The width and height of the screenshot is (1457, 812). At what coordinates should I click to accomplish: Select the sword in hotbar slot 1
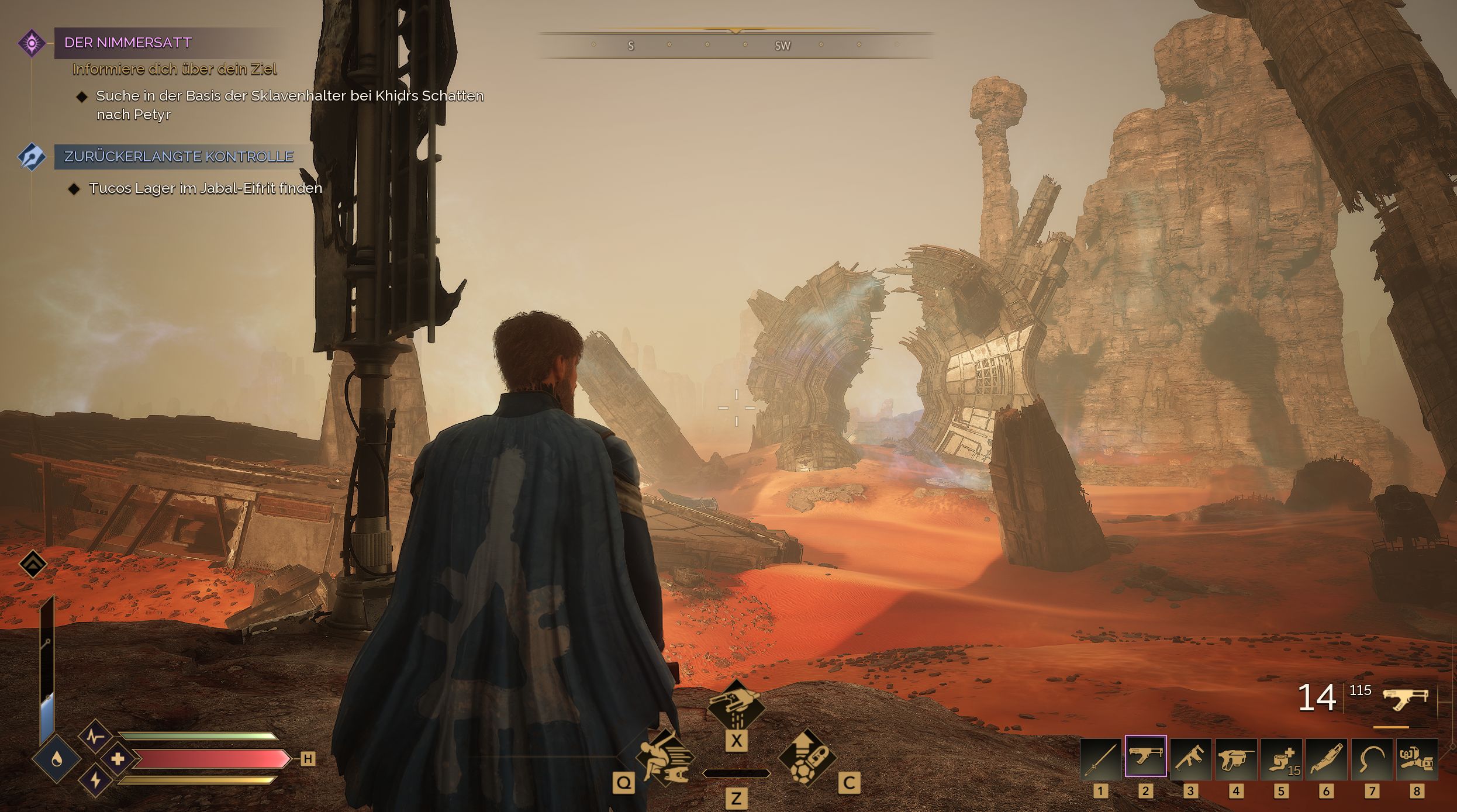pos(1100,759)
